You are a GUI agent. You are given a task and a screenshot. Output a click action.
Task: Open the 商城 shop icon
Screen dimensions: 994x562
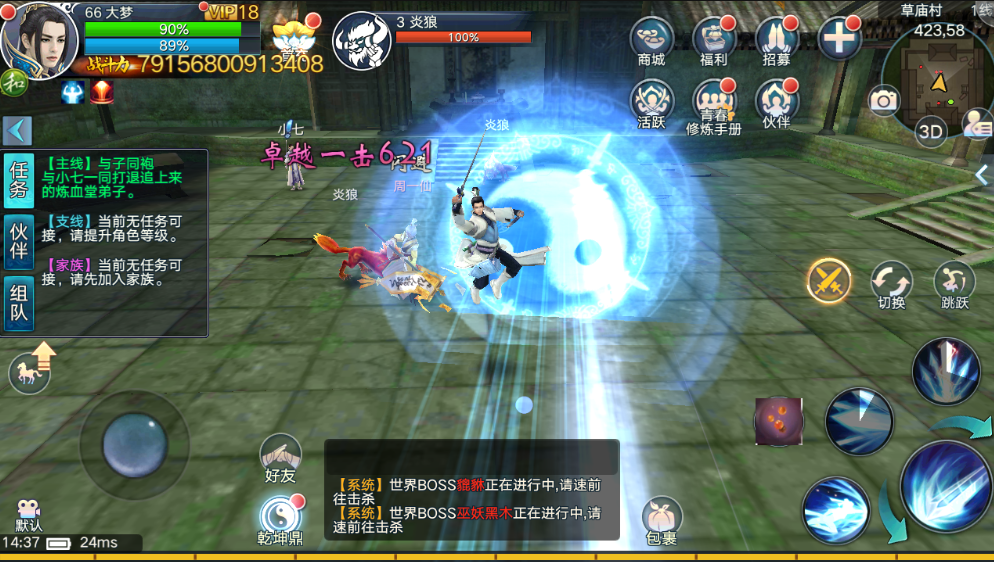click(x=651, y=42)
